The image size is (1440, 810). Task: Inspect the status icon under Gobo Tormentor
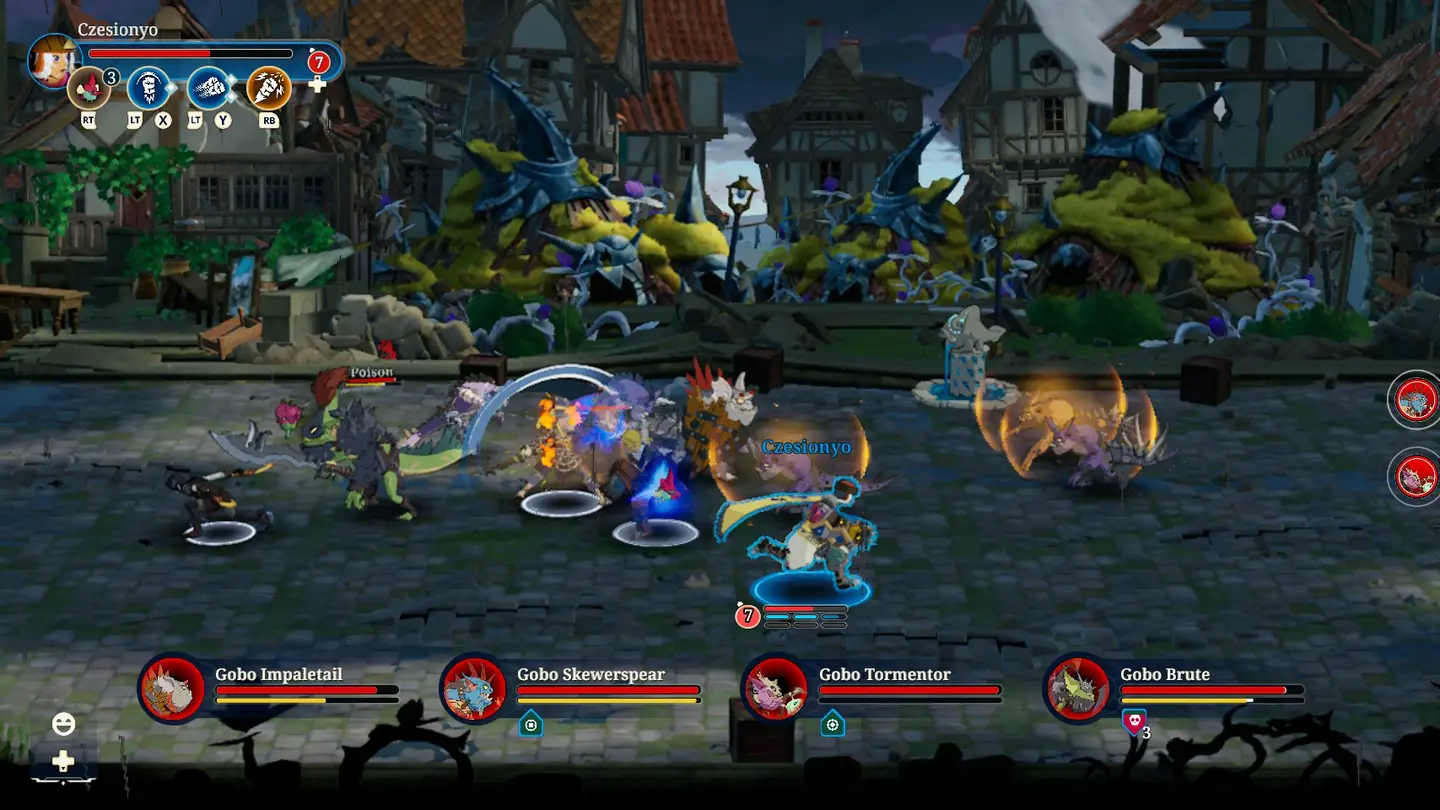pyautogui.click(x=832, y=723)
